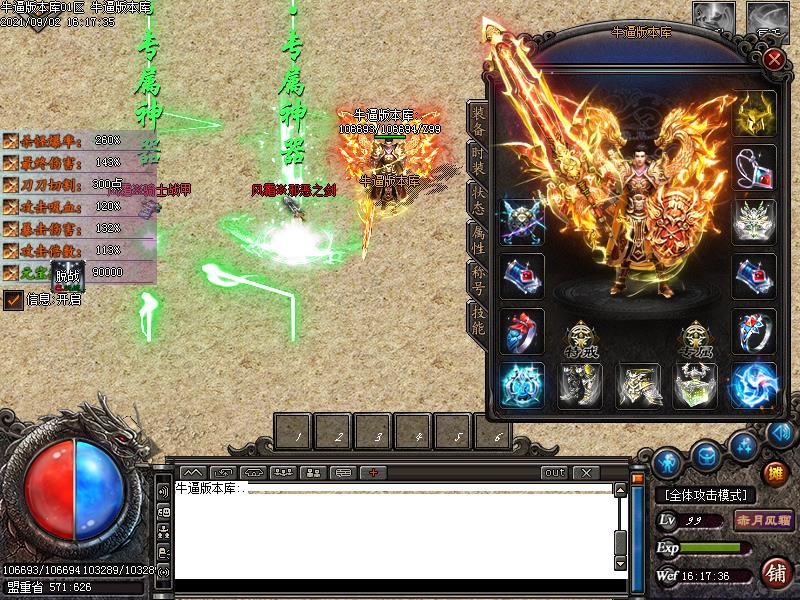Switch to the 称号 title tab

click(x=478, y=278)
